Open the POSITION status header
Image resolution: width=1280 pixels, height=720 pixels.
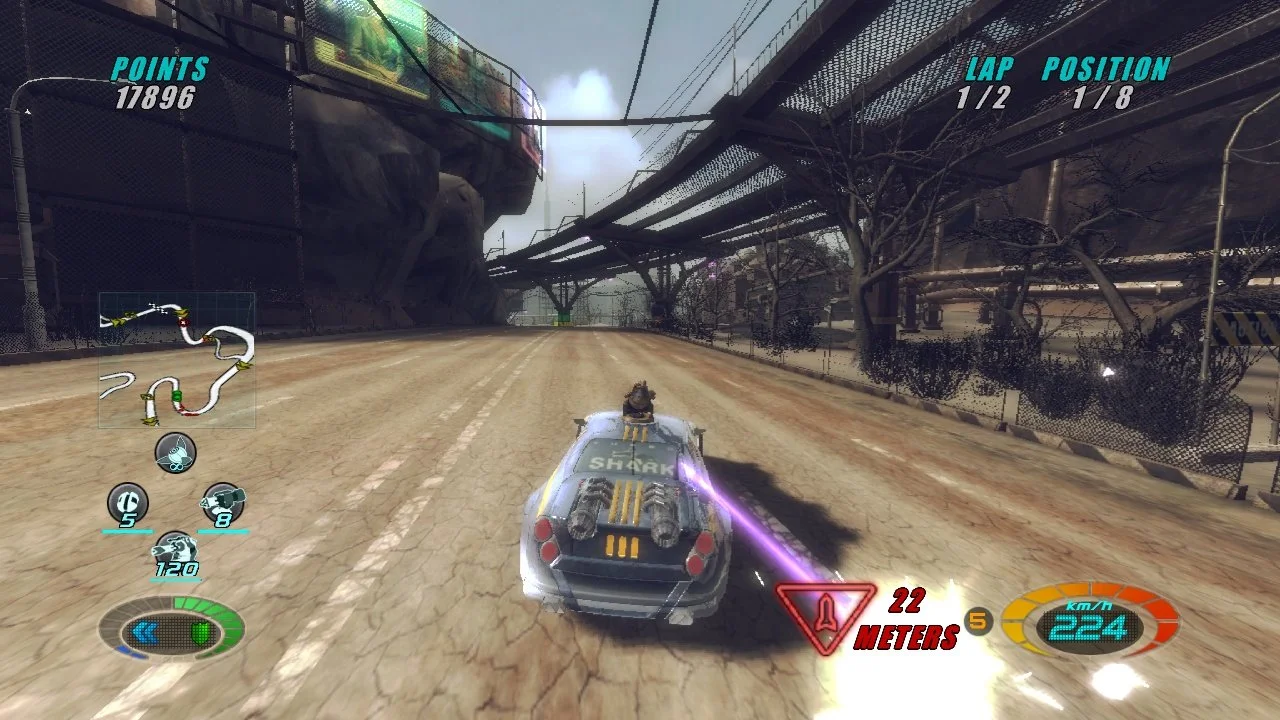point(1103,68)
